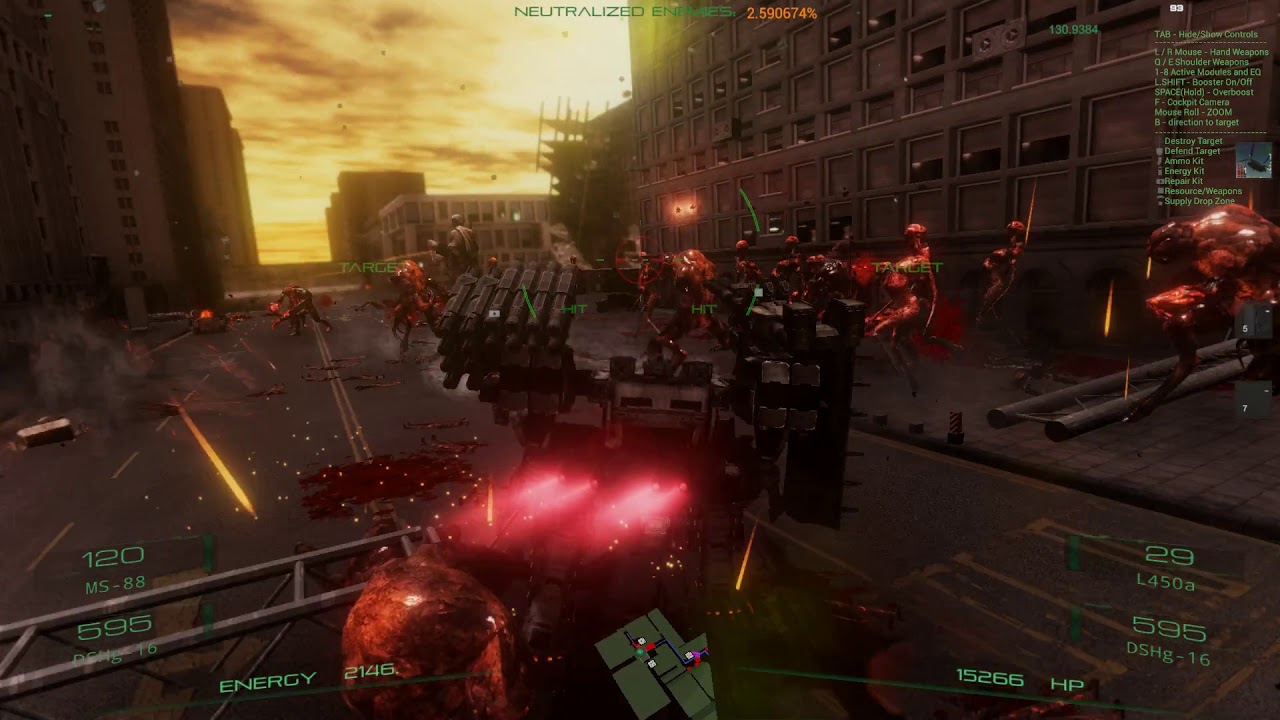The height and width of the screenshot is (720, 1280).
Task: Select the helicopter supply drop thumbnail
Action: [x=1253, y=160]
